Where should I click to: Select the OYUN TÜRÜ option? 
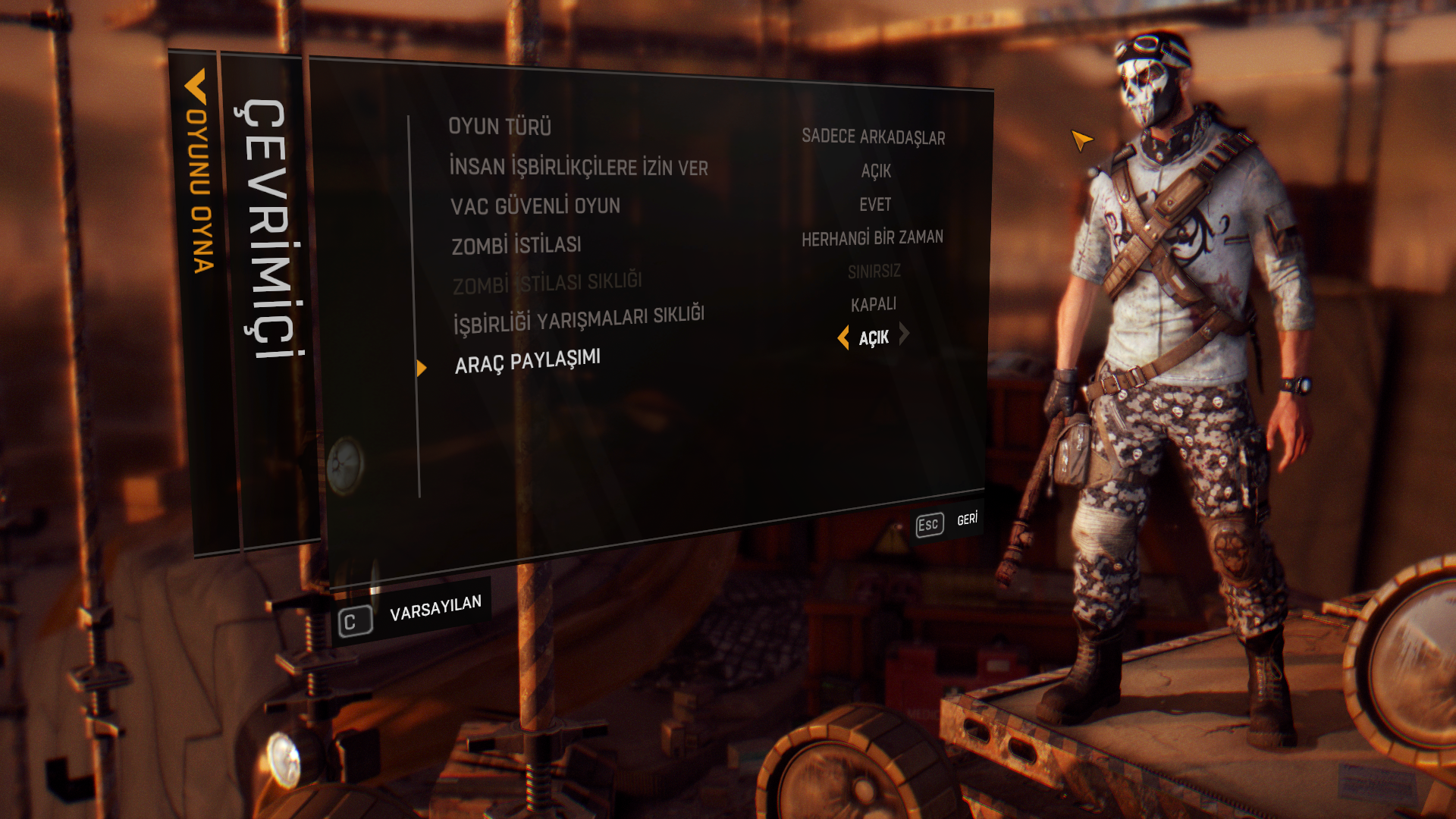click(x=500, y=127)
